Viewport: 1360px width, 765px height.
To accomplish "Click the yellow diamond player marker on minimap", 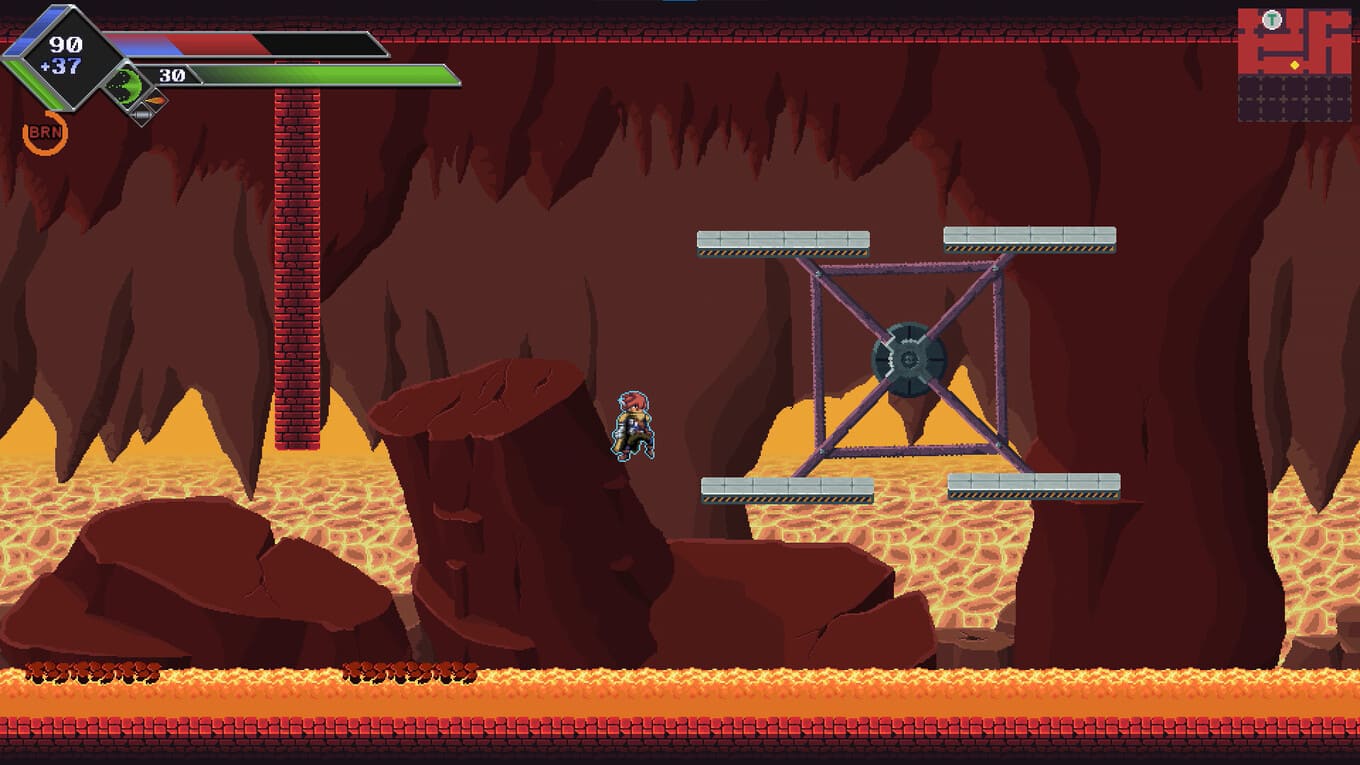I will click(x=1295, y=65).
